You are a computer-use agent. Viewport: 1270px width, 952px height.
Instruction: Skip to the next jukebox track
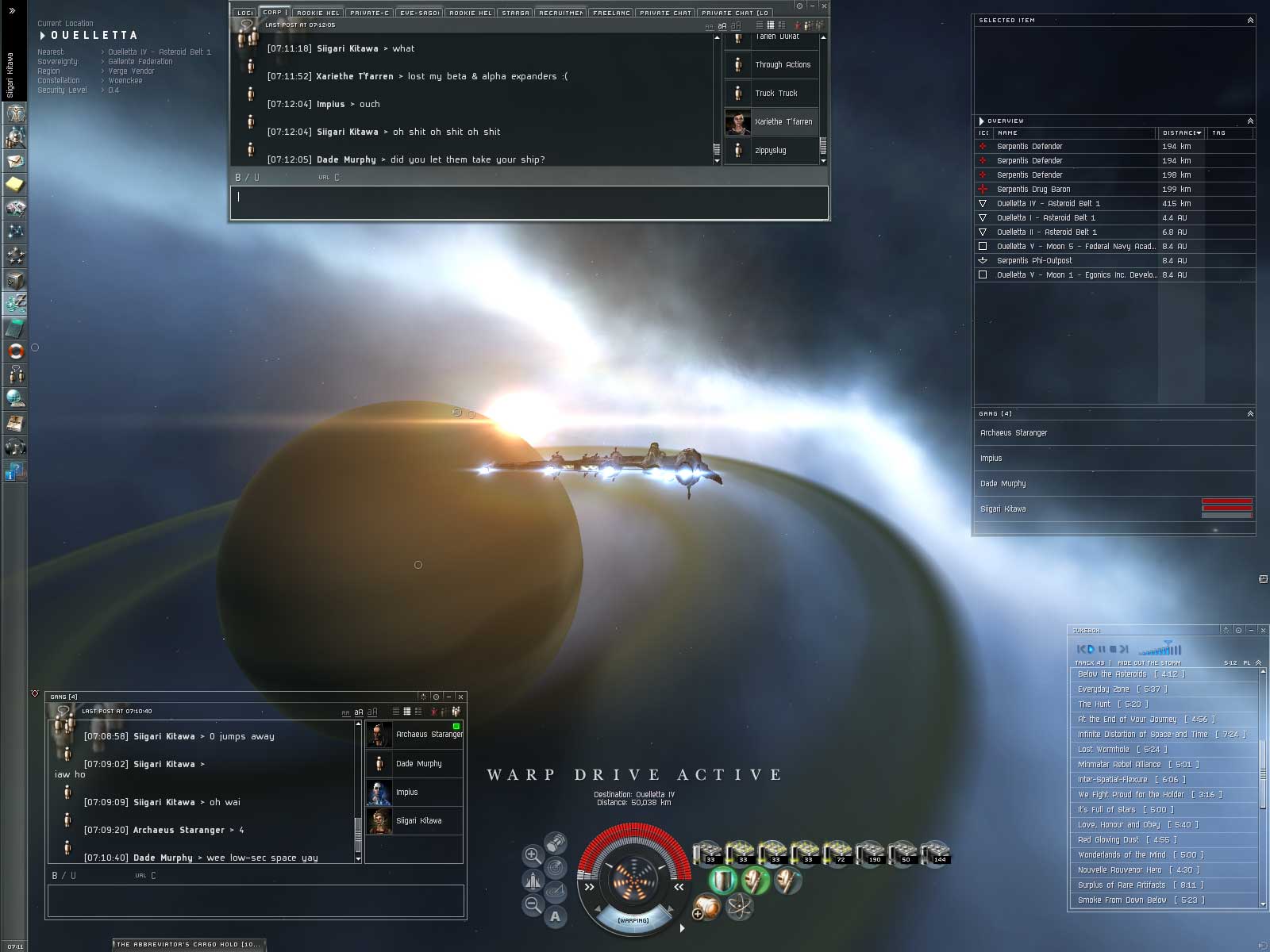1123,649
